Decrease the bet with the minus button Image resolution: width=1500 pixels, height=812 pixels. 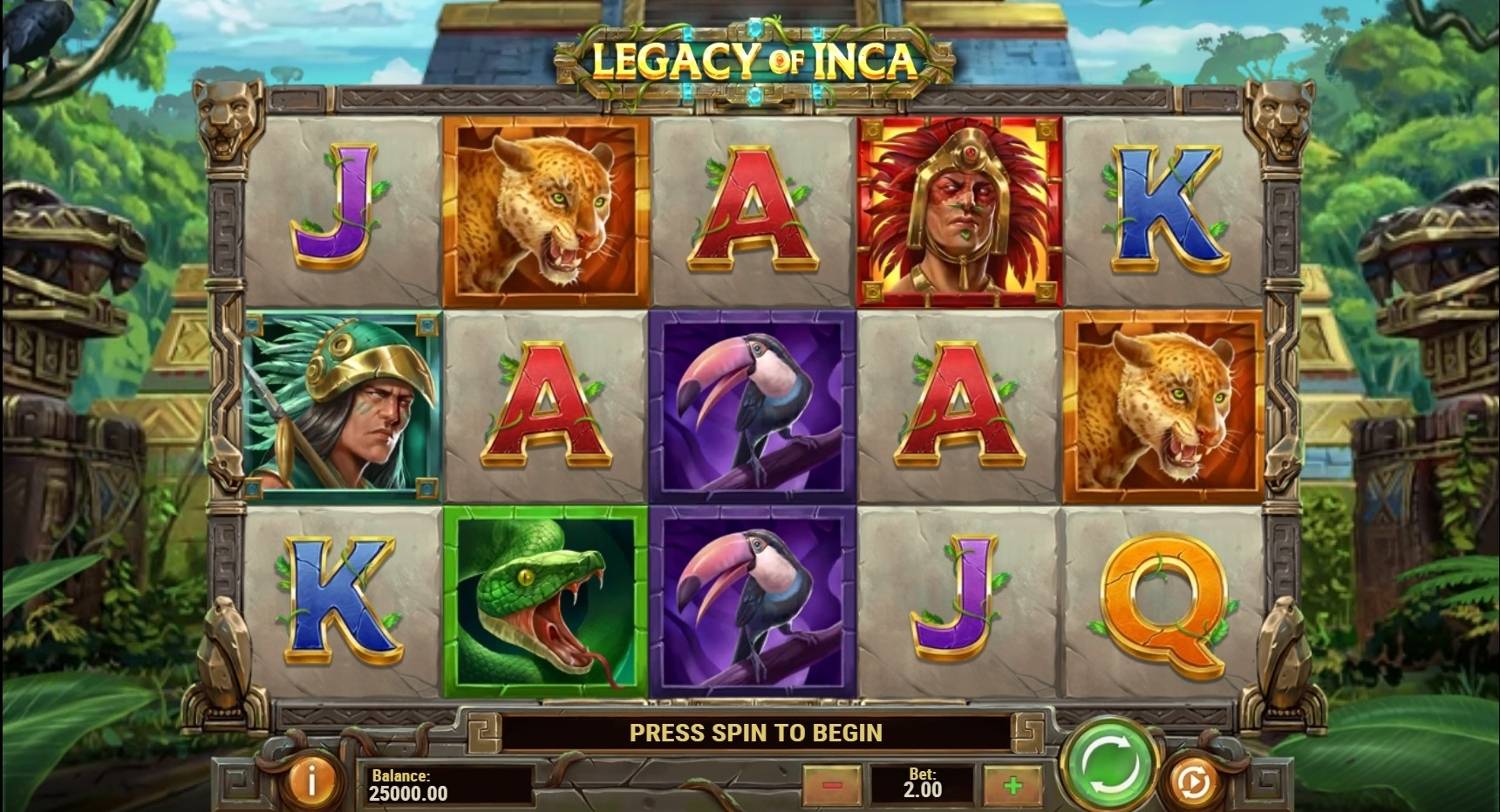(832, 785)
